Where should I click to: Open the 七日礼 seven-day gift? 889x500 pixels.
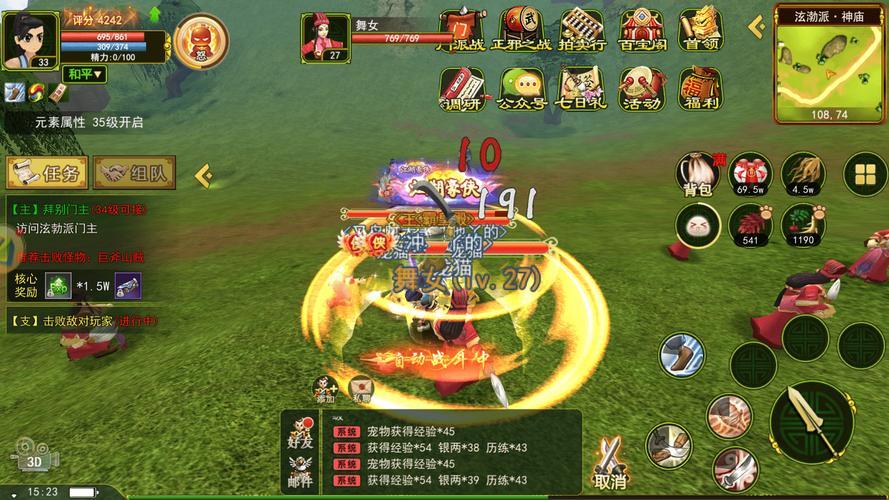(x=581, y=90)
